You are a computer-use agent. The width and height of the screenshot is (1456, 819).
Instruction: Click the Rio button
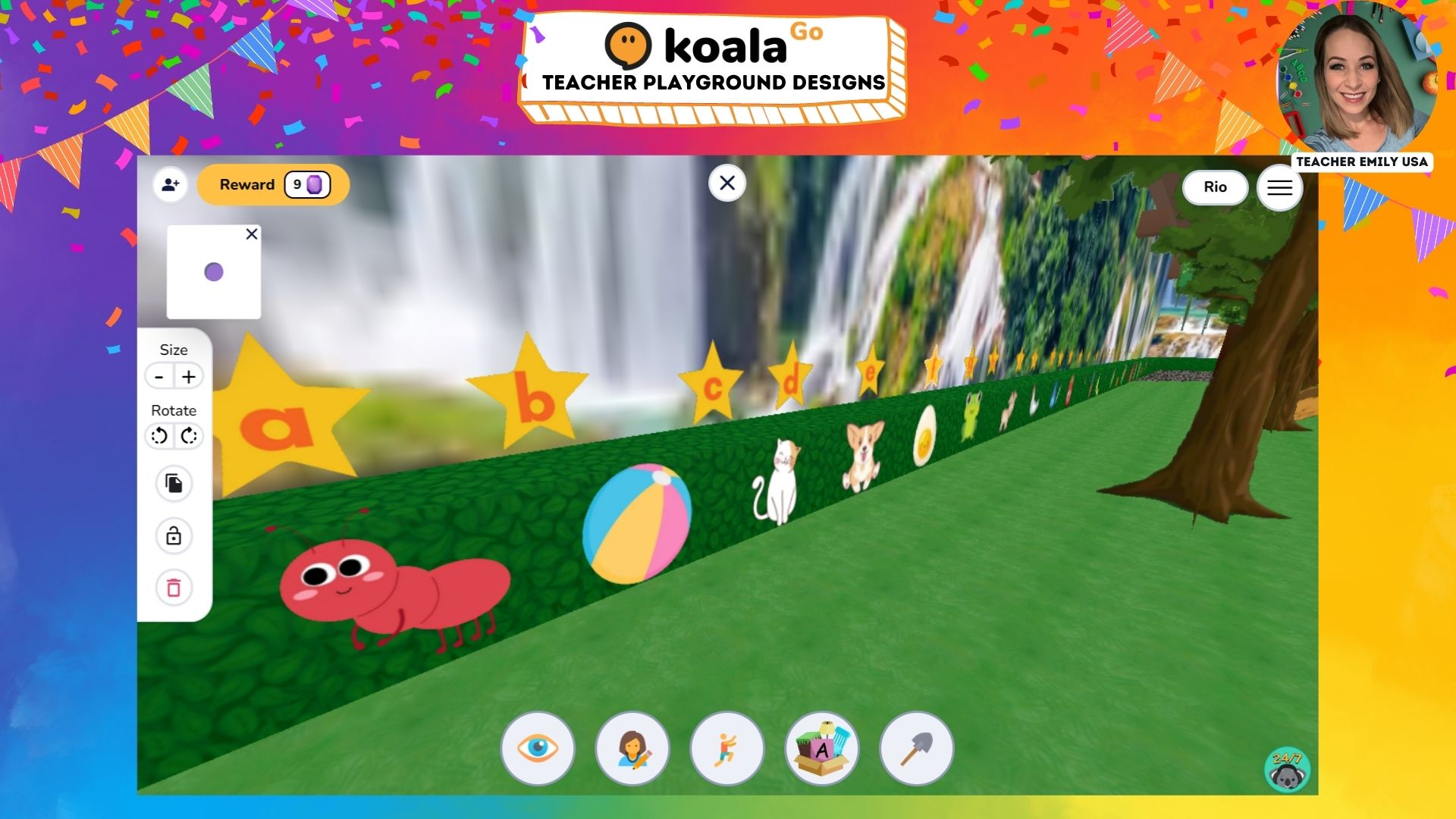pyautogui.click(x=1215, y=187)
